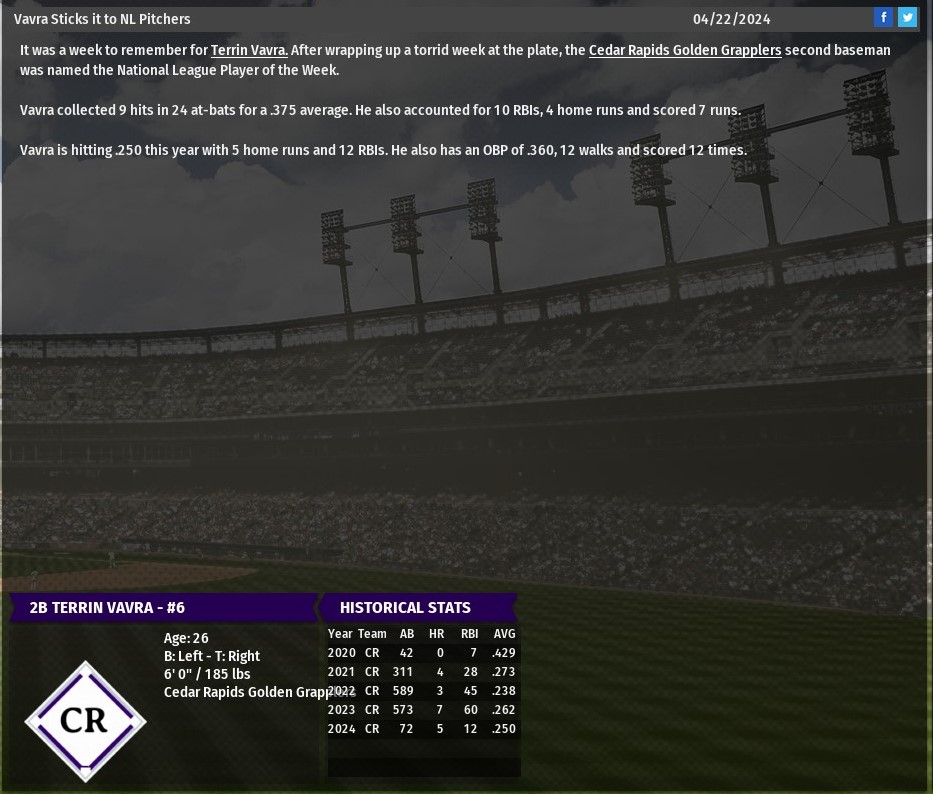
Task: Share the article on Facebook
Action: 883,17
